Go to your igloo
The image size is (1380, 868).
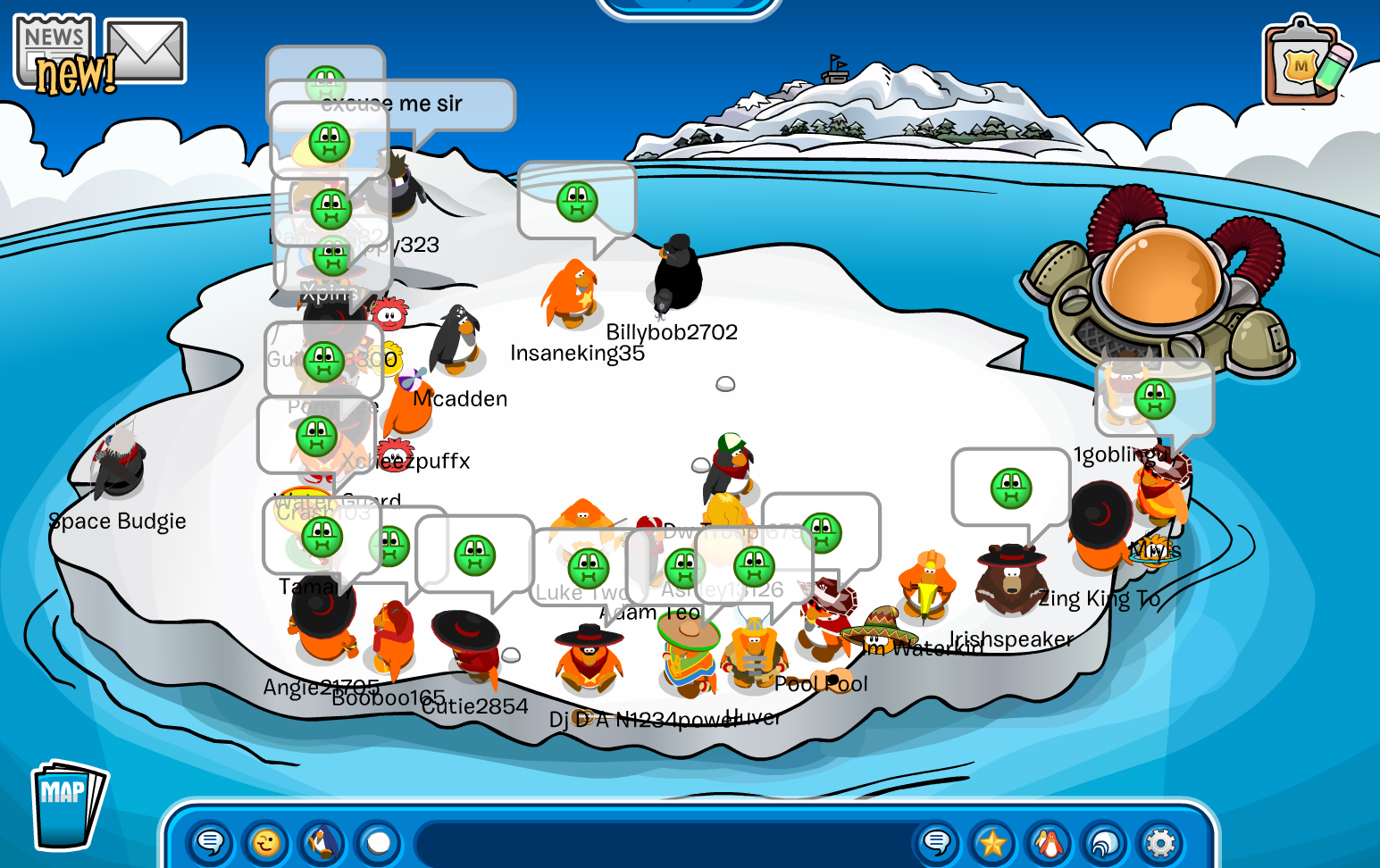(1105, 842)
